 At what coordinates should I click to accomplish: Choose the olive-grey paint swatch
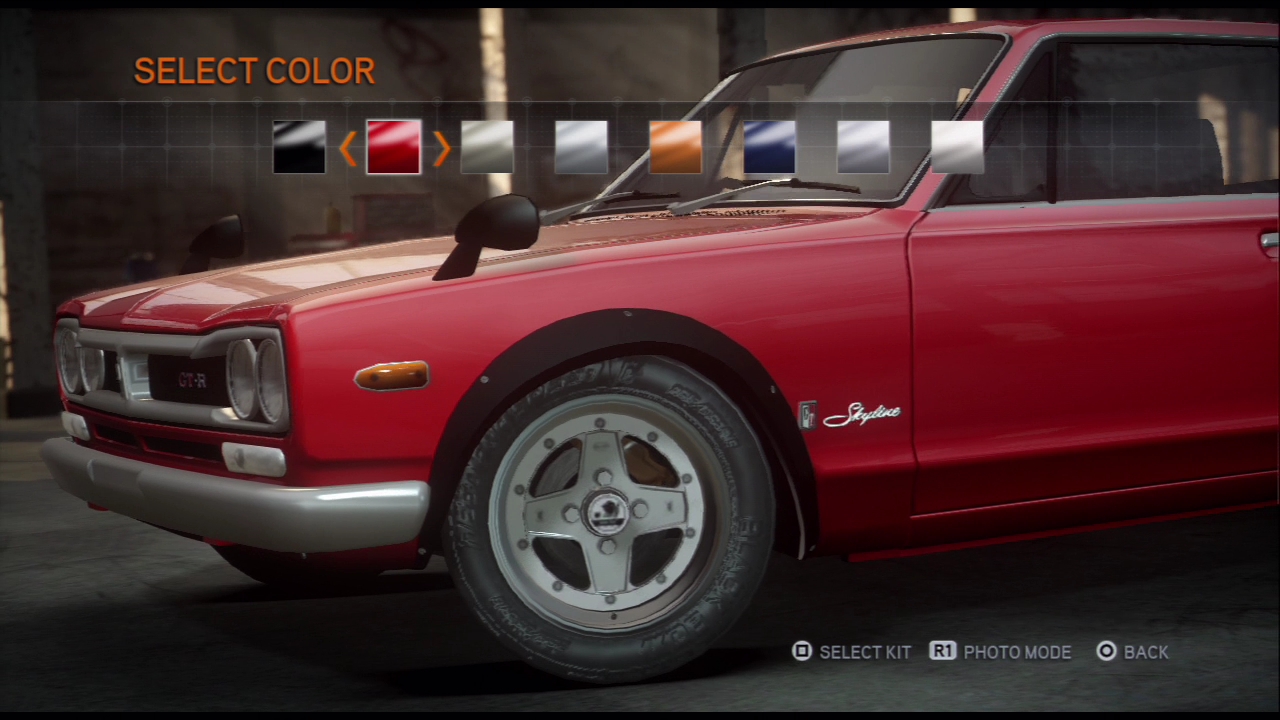pyautogui.click(x=487, y=147)
